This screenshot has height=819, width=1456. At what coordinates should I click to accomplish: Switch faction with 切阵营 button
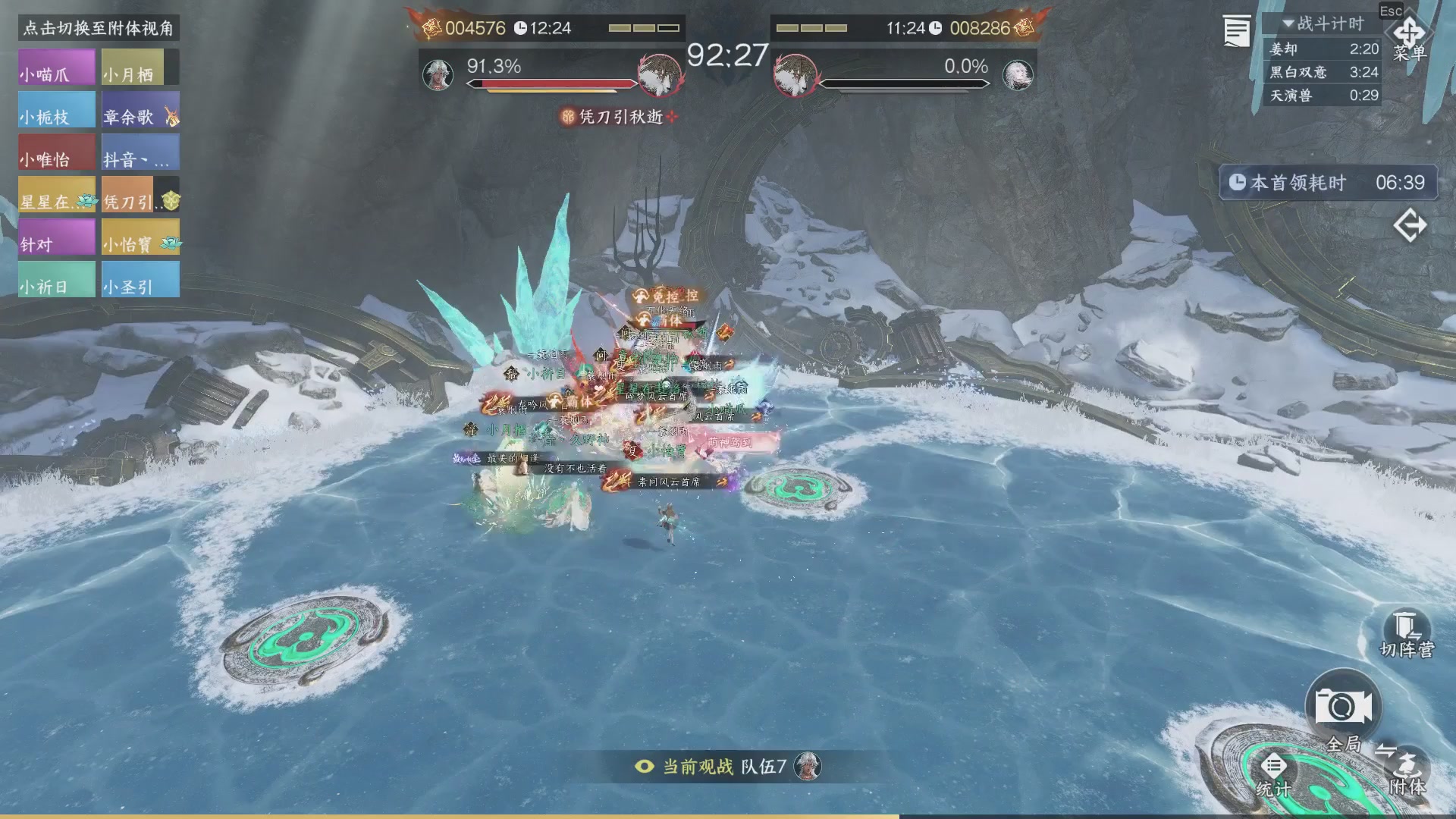(x=1407, y=635)
